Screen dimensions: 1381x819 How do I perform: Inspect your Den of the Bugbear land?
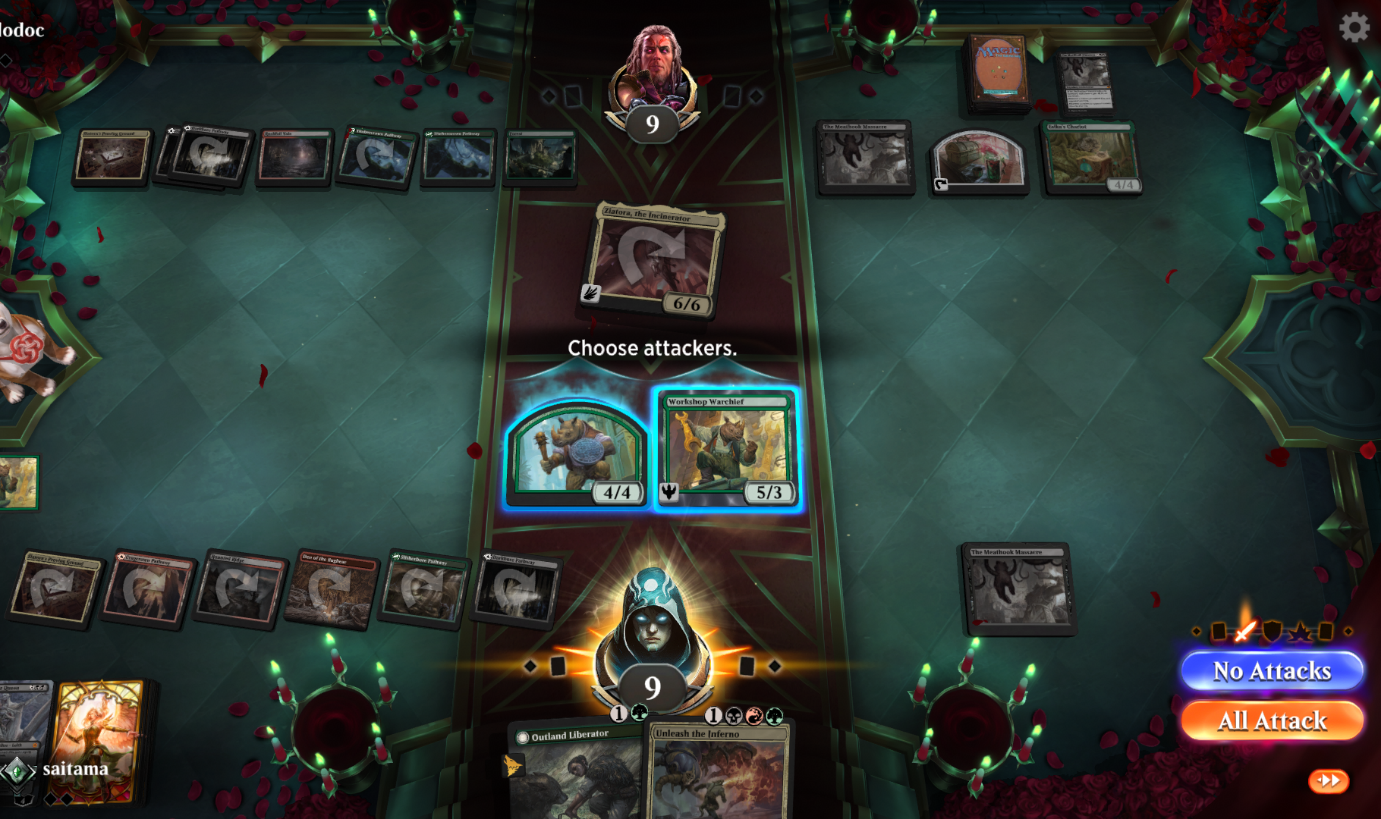(x=332, y=589)
